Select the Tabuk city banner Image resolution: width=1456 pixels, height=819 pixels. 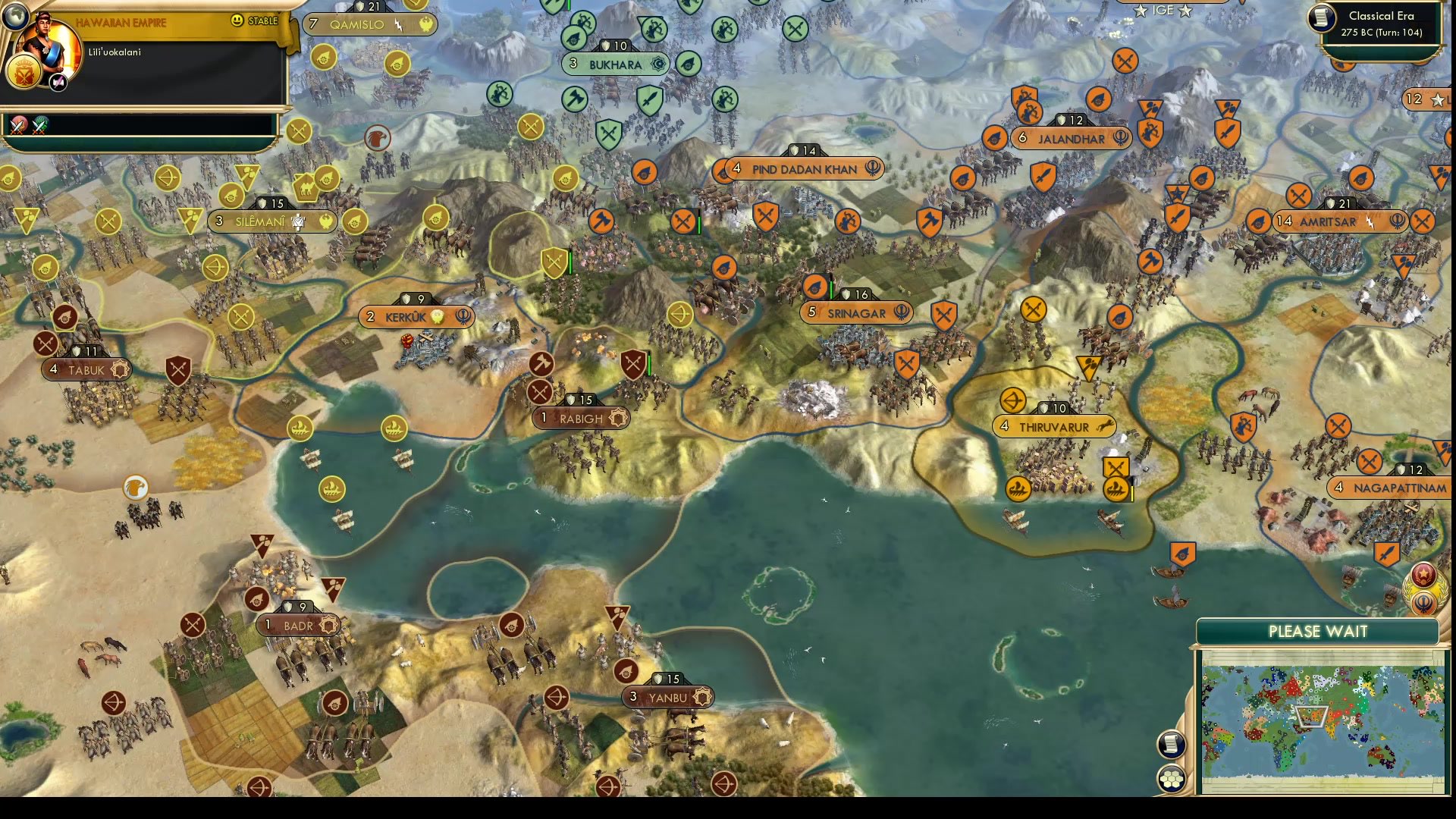coord(86,370)
